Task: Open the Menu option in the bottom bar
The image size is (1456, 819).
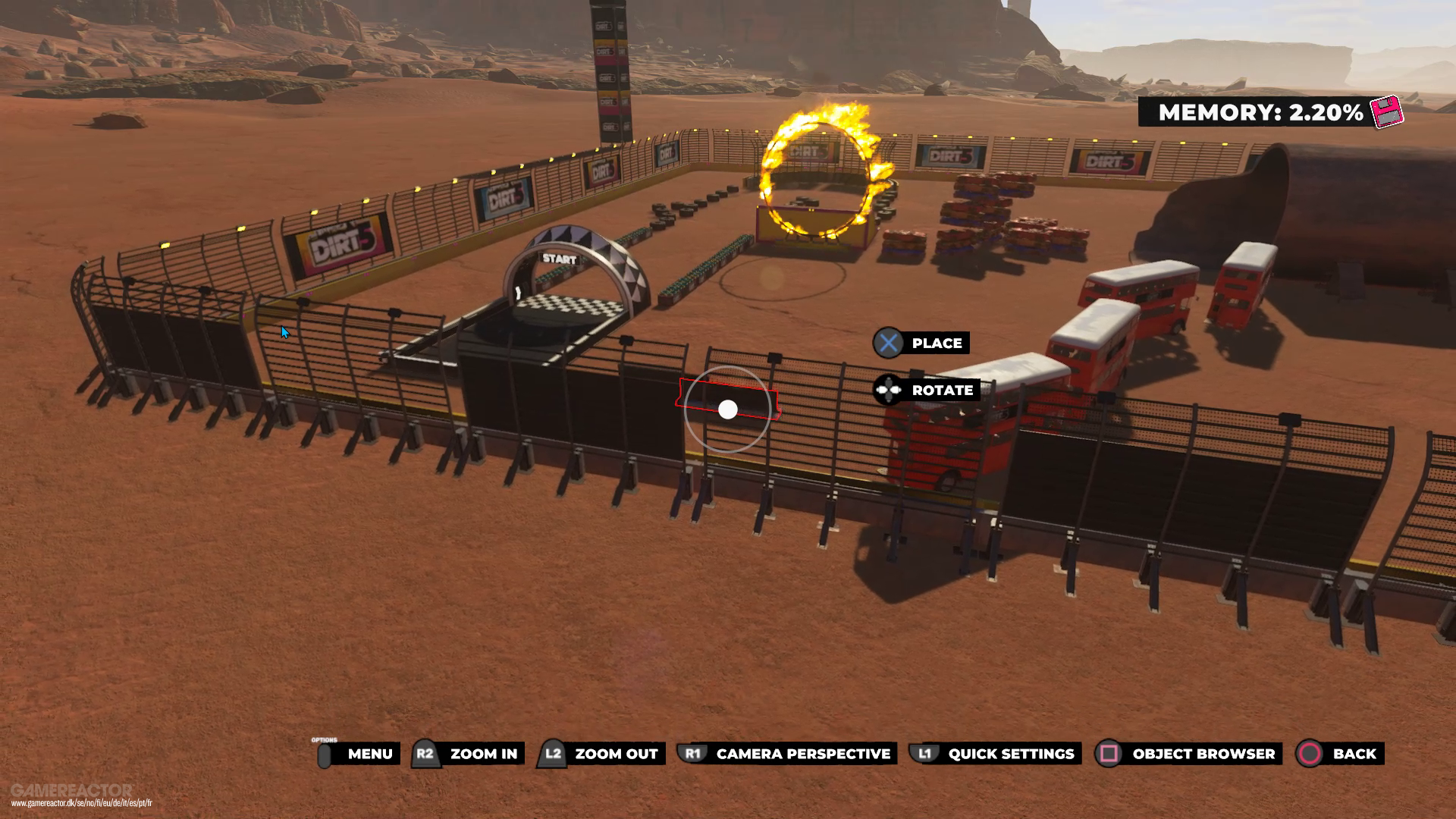Action: click(369, 754)
